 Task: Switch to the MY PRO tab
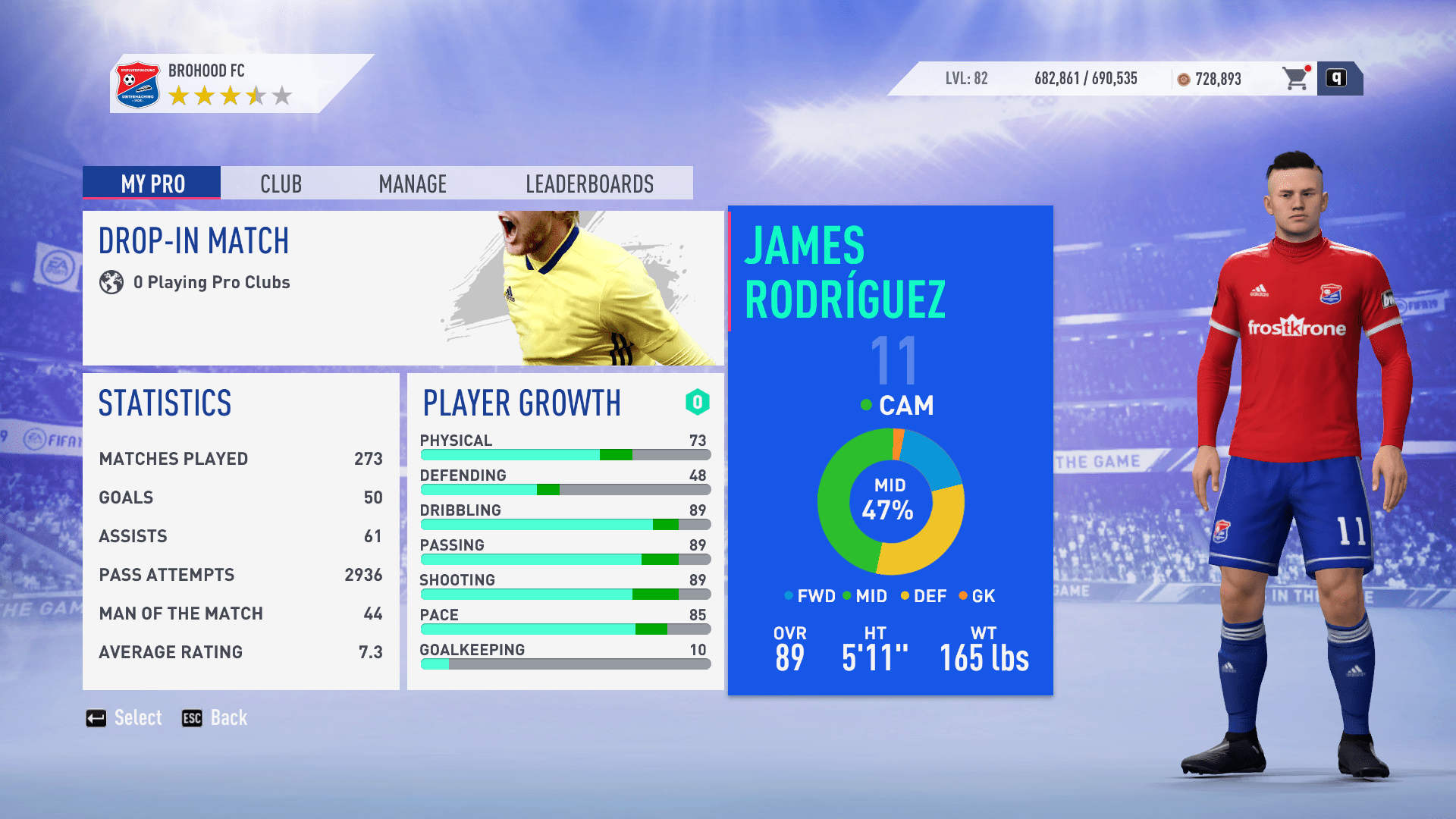152,184
